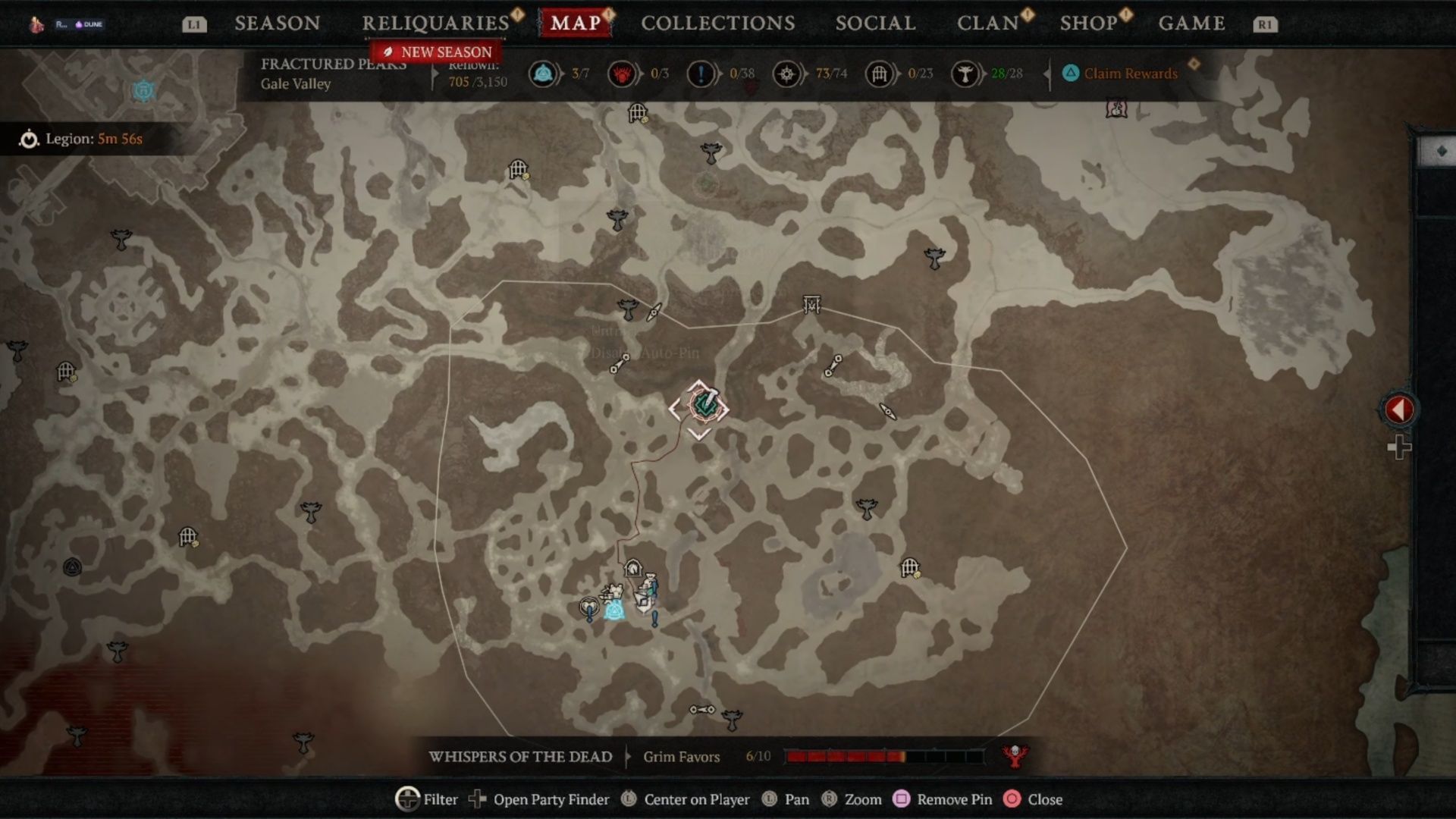Open the Clan tab
Screen dimensions: 1456x819
(987, 24)
